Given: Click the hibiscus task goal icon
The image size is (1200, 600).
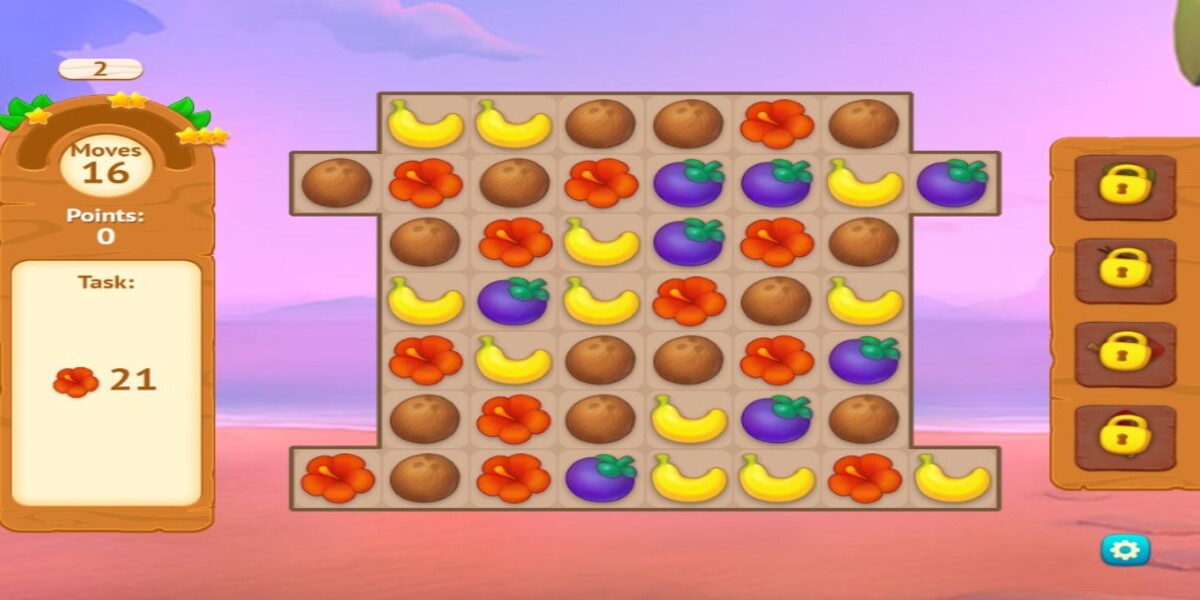Looking at the screenshot, I should pyautogui.click(x=76, y=381).
